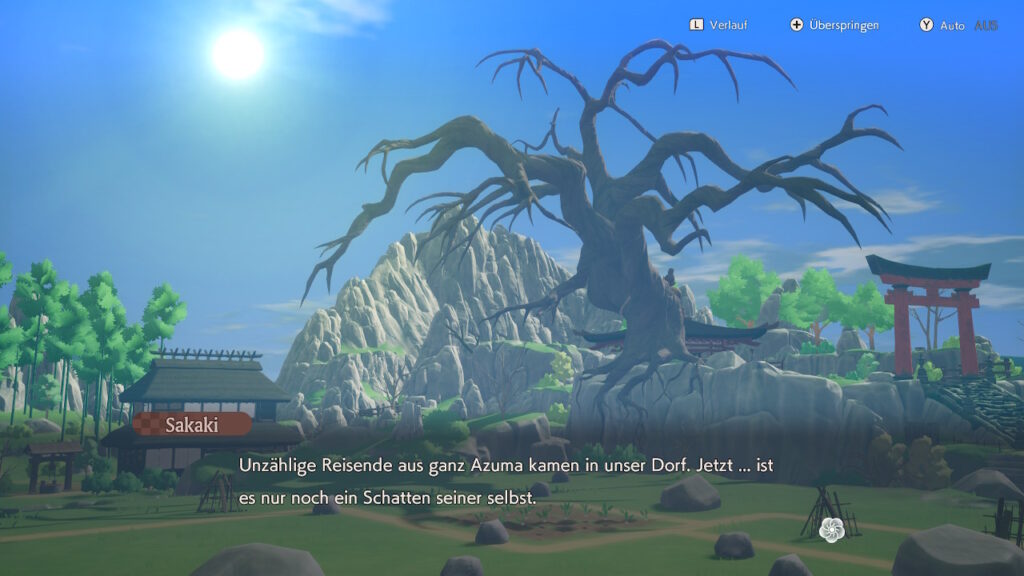Open the Verlauf dialogue log

pos(718,25)
